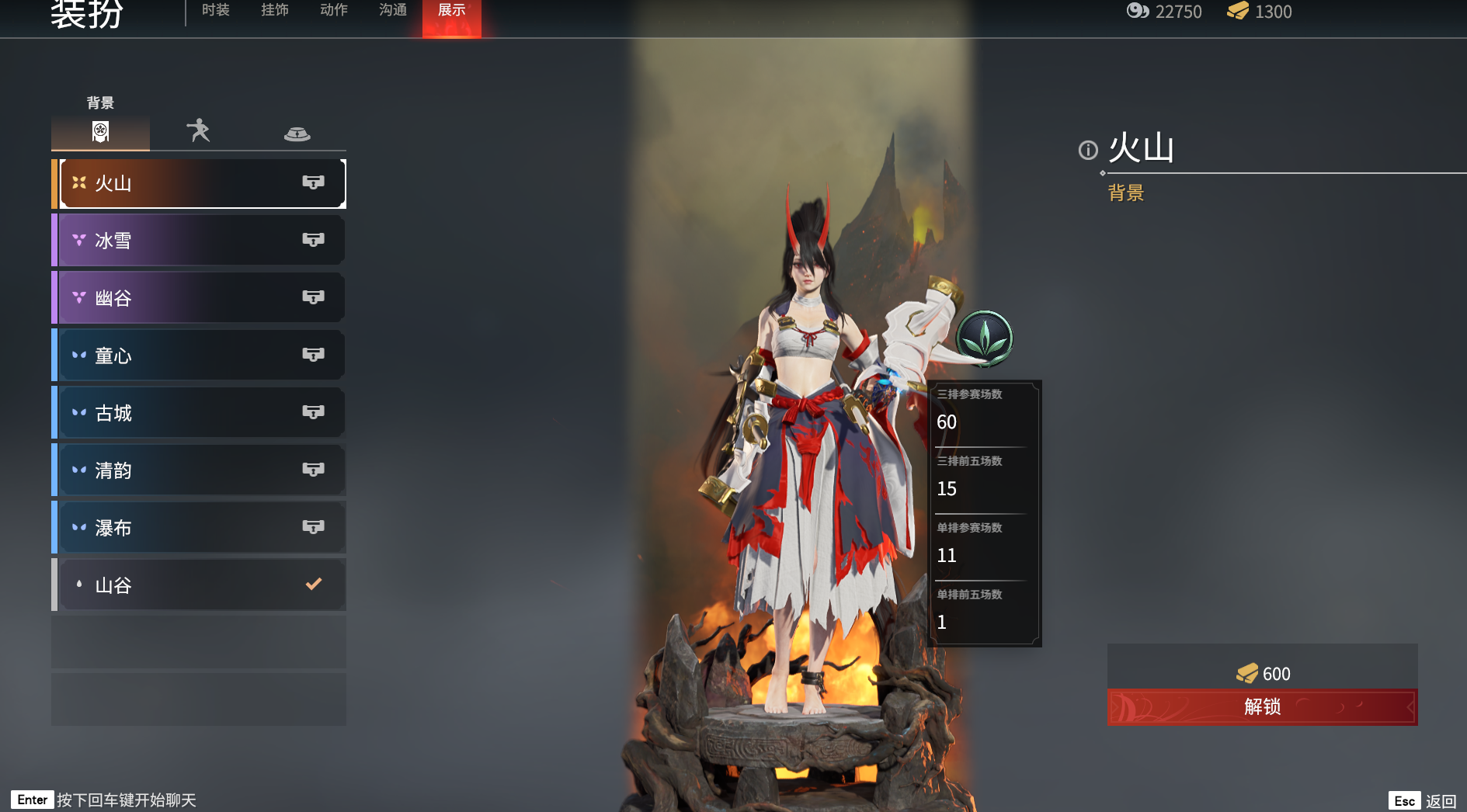Click the gold ingot currency counter

[1260, 12]
